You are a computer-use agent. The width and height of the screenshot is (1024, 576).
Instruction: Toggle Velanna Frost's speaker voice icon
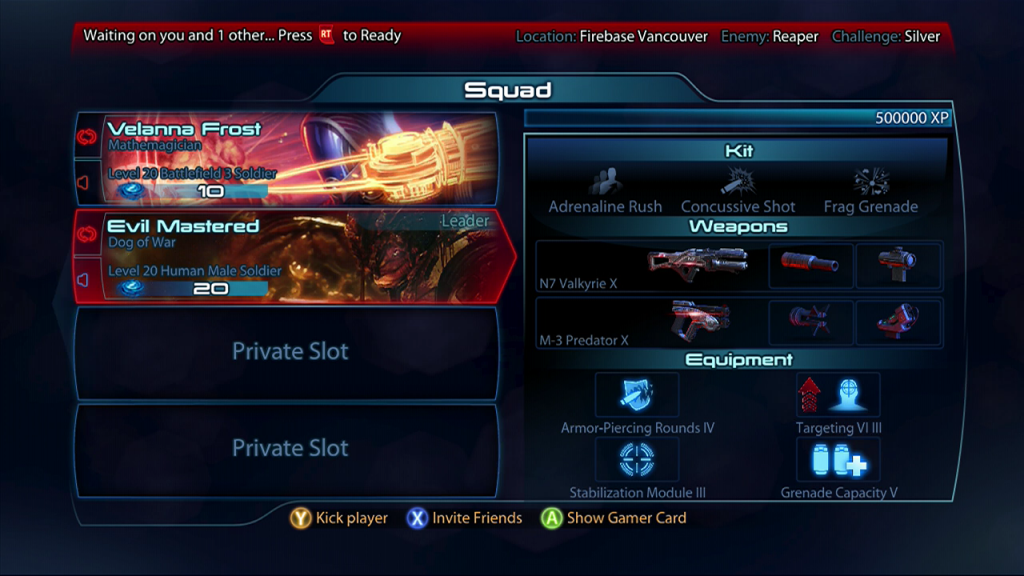[x=86, y=182]
